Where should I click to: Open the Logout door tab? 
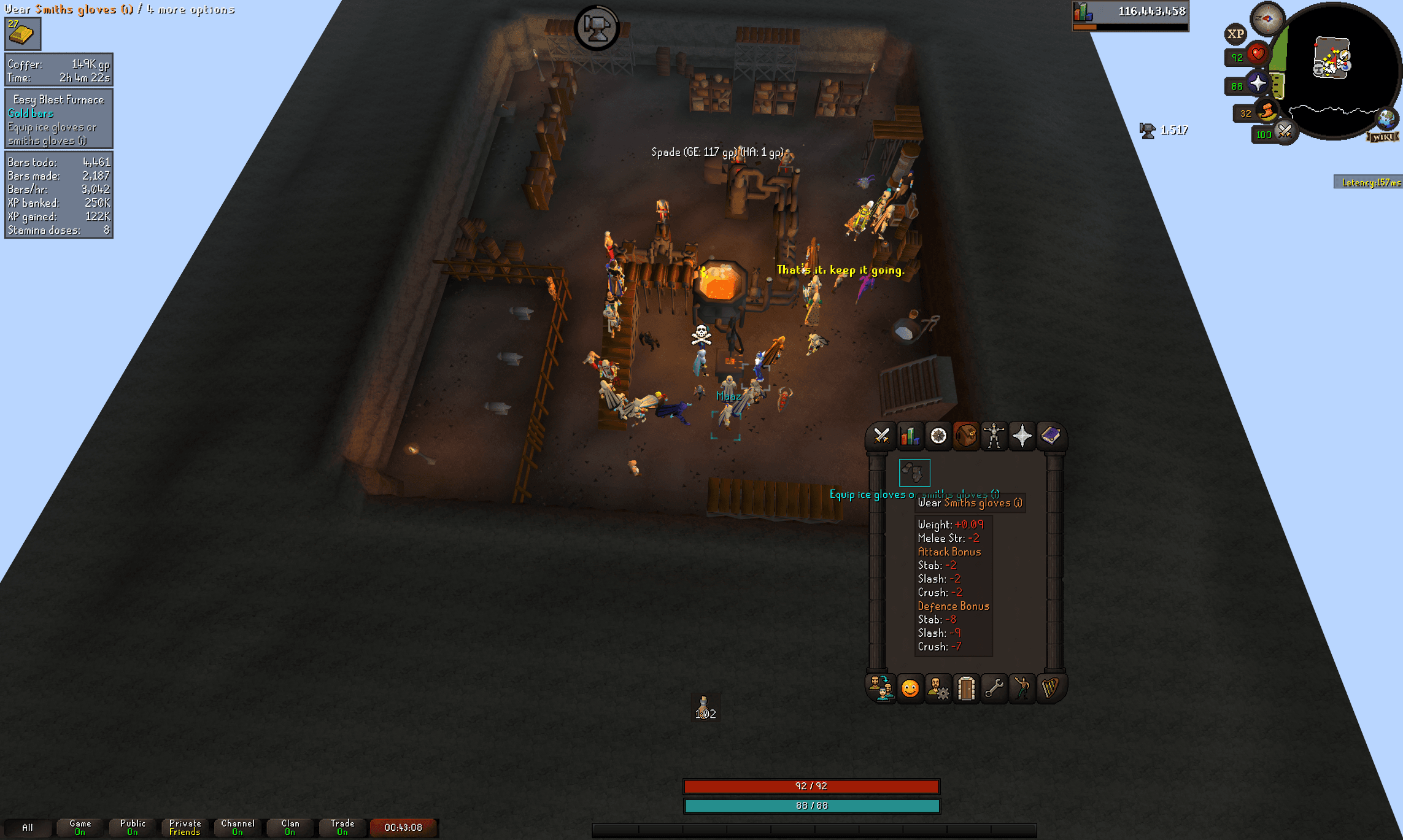[x=966, y=688]
